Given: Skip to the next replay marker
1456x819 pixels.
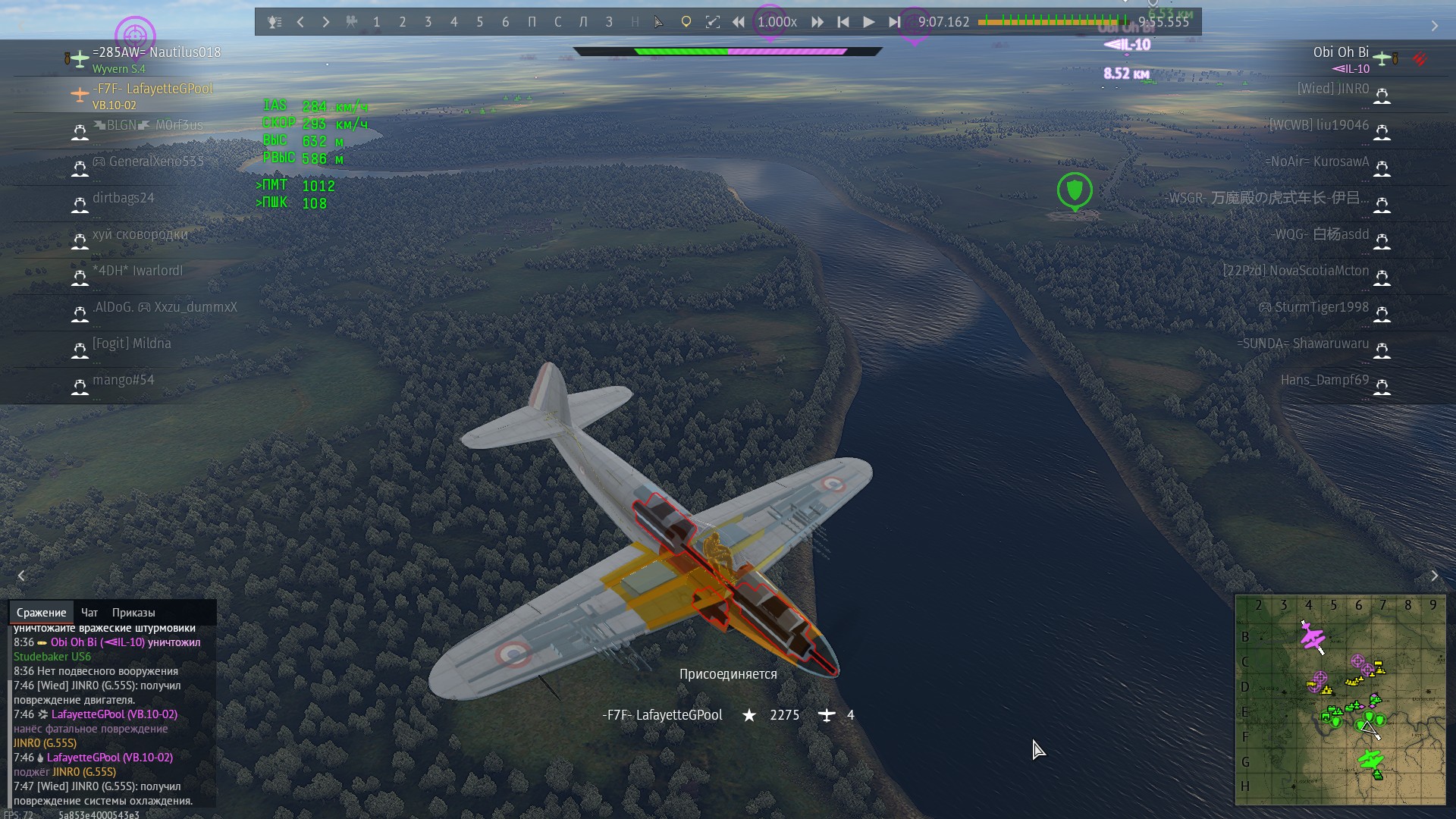Looking at the screenshot, I should 895,22.
